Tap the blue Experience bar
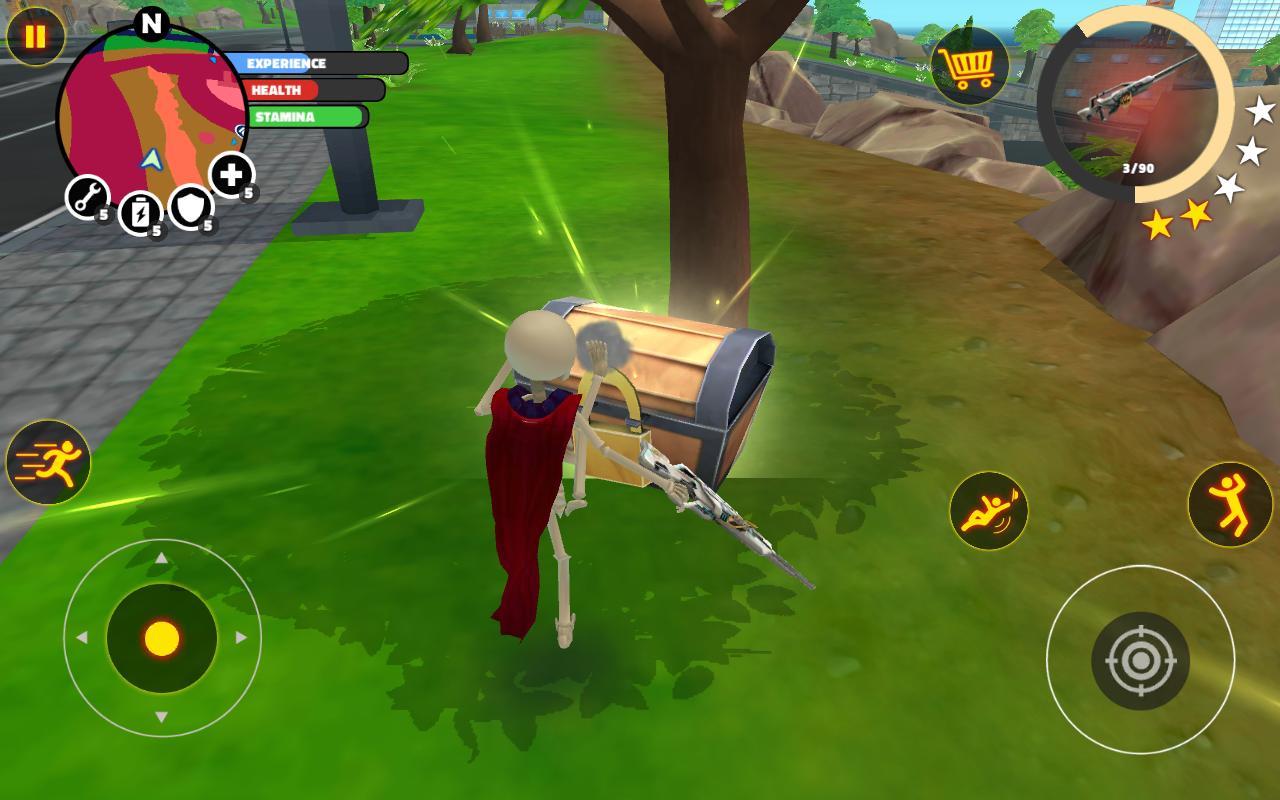Viewport: 1280px width, 800px height. pyautogui.click(x=290, y=63)
